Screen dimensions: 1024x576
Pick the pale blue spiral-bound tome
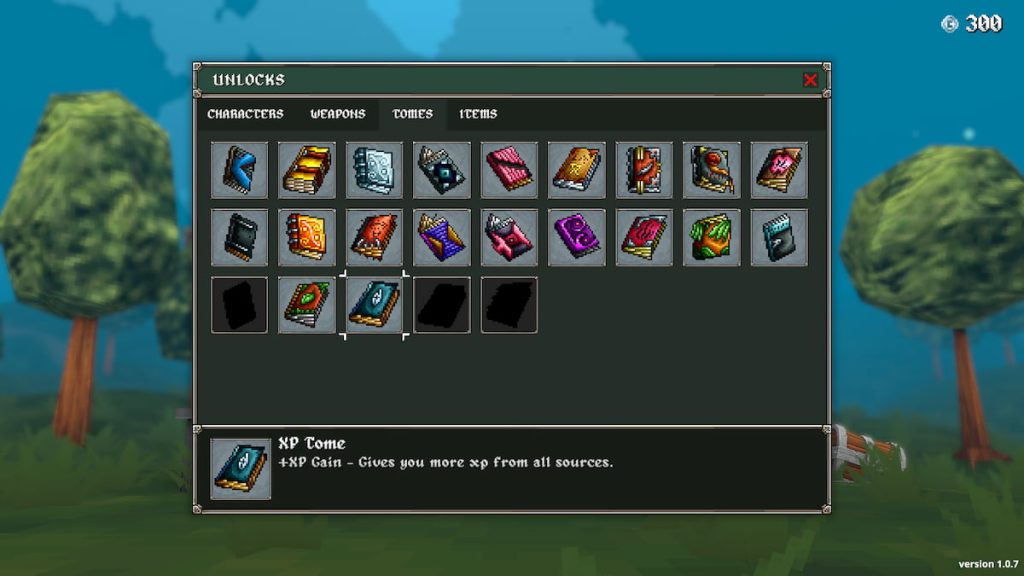[375, 170]
